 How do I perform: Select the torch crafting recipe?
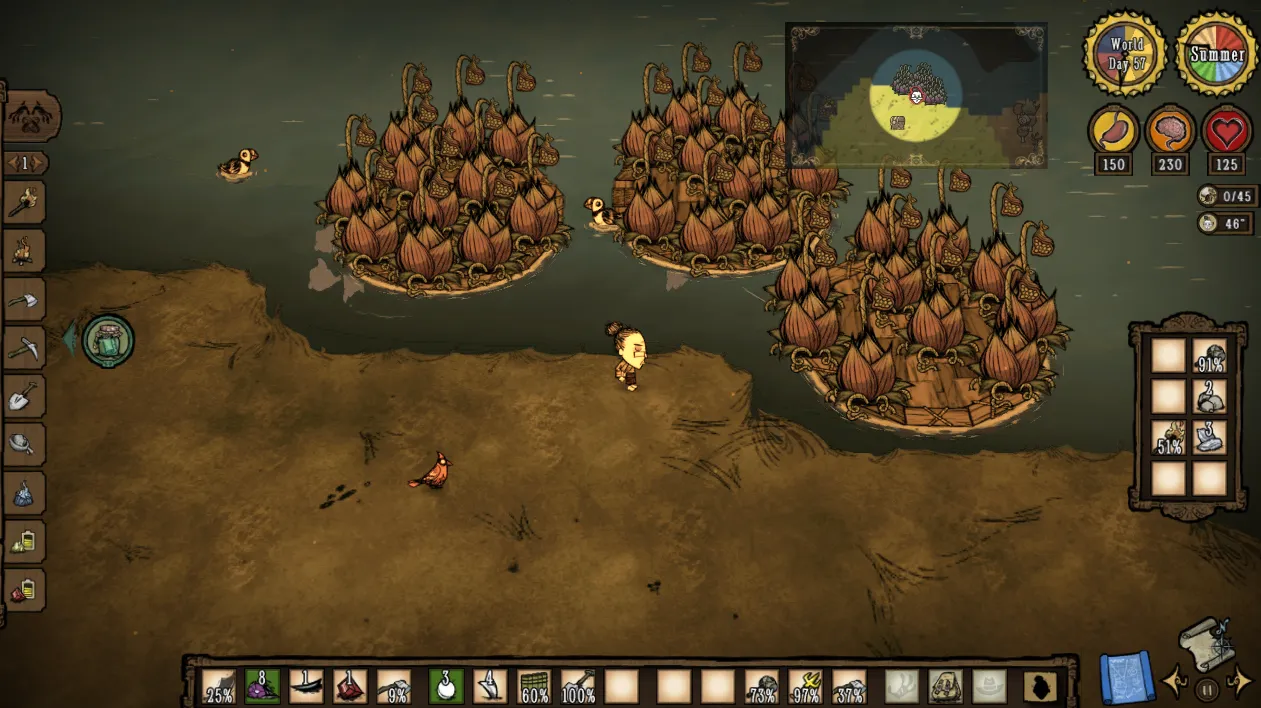[x=24, y=204]
